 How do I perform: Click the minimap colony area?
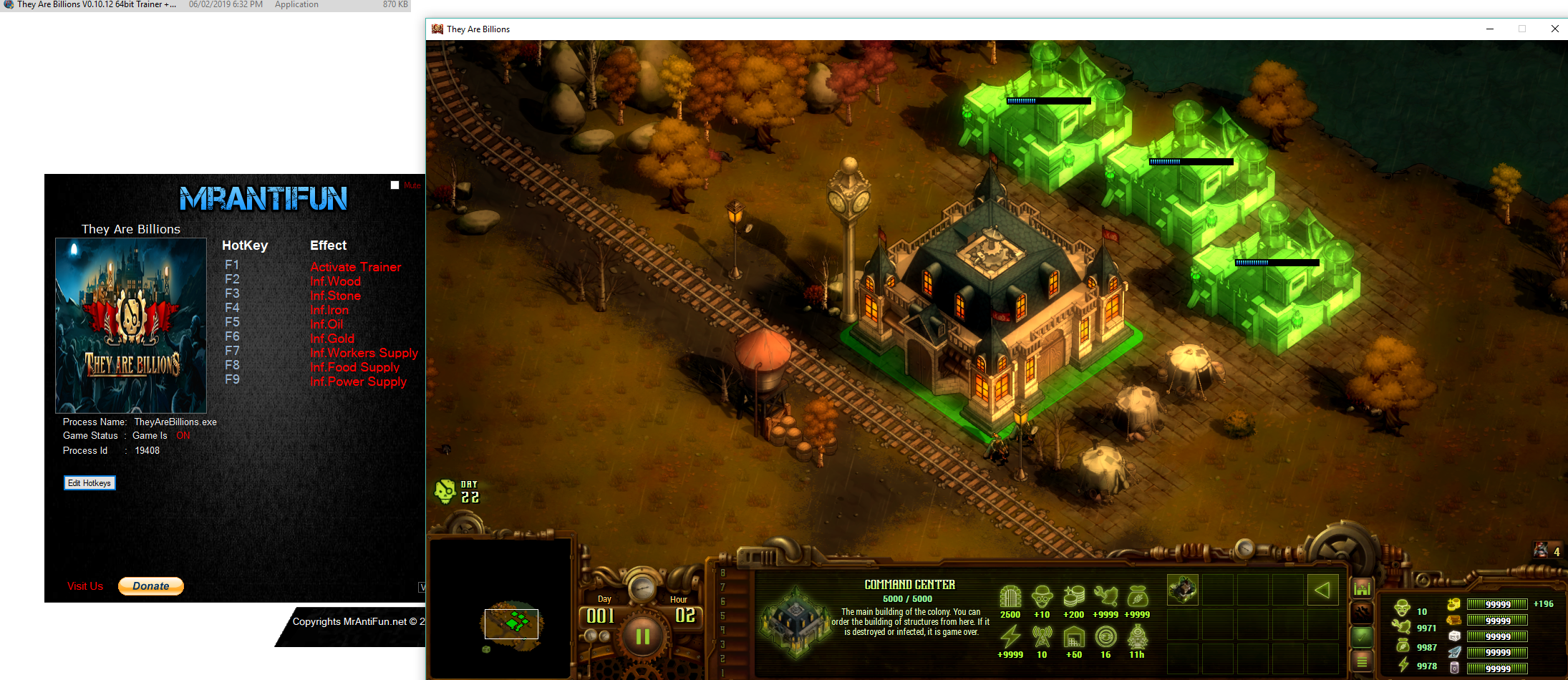[511, 623]
